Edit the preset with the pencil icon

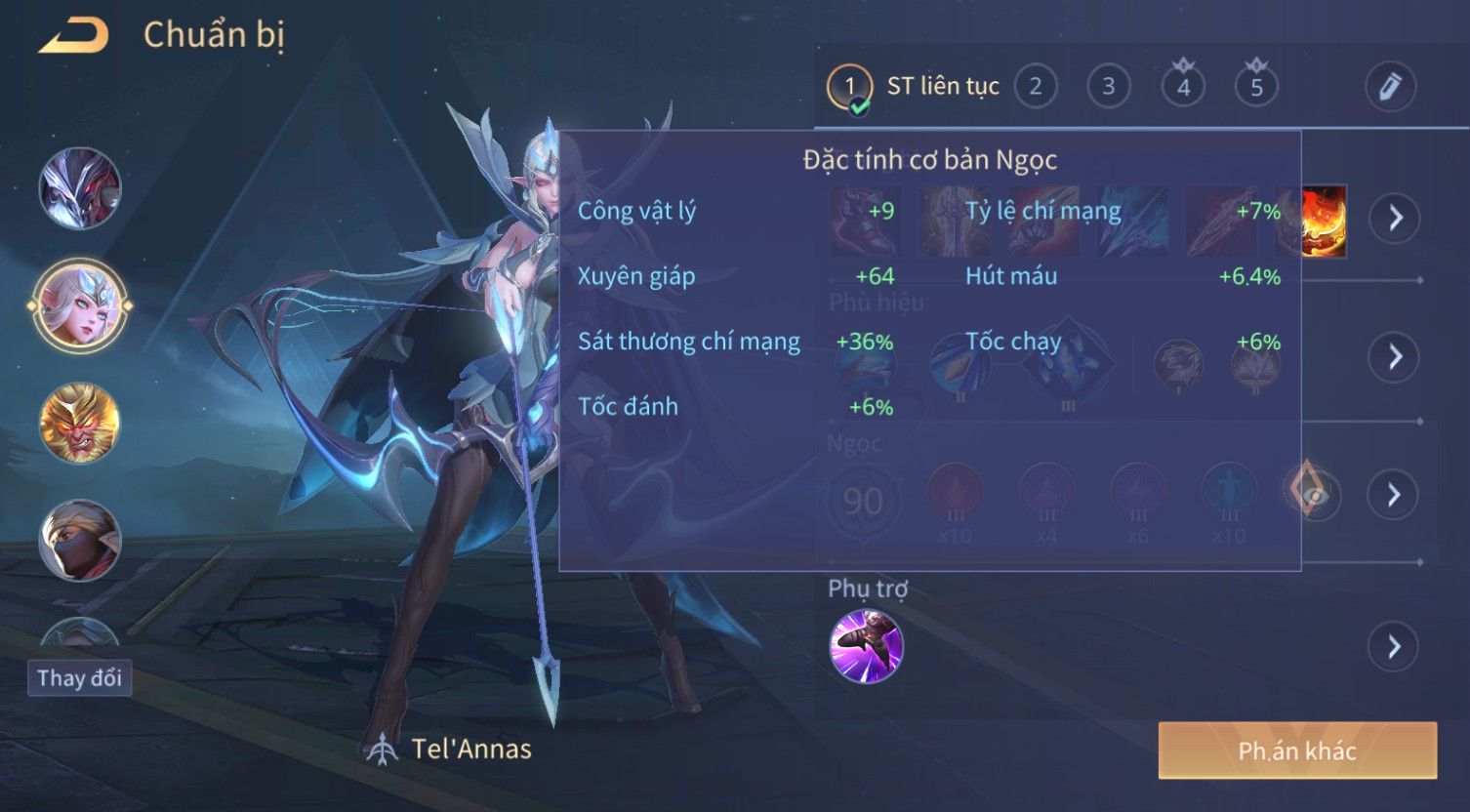1390,87
